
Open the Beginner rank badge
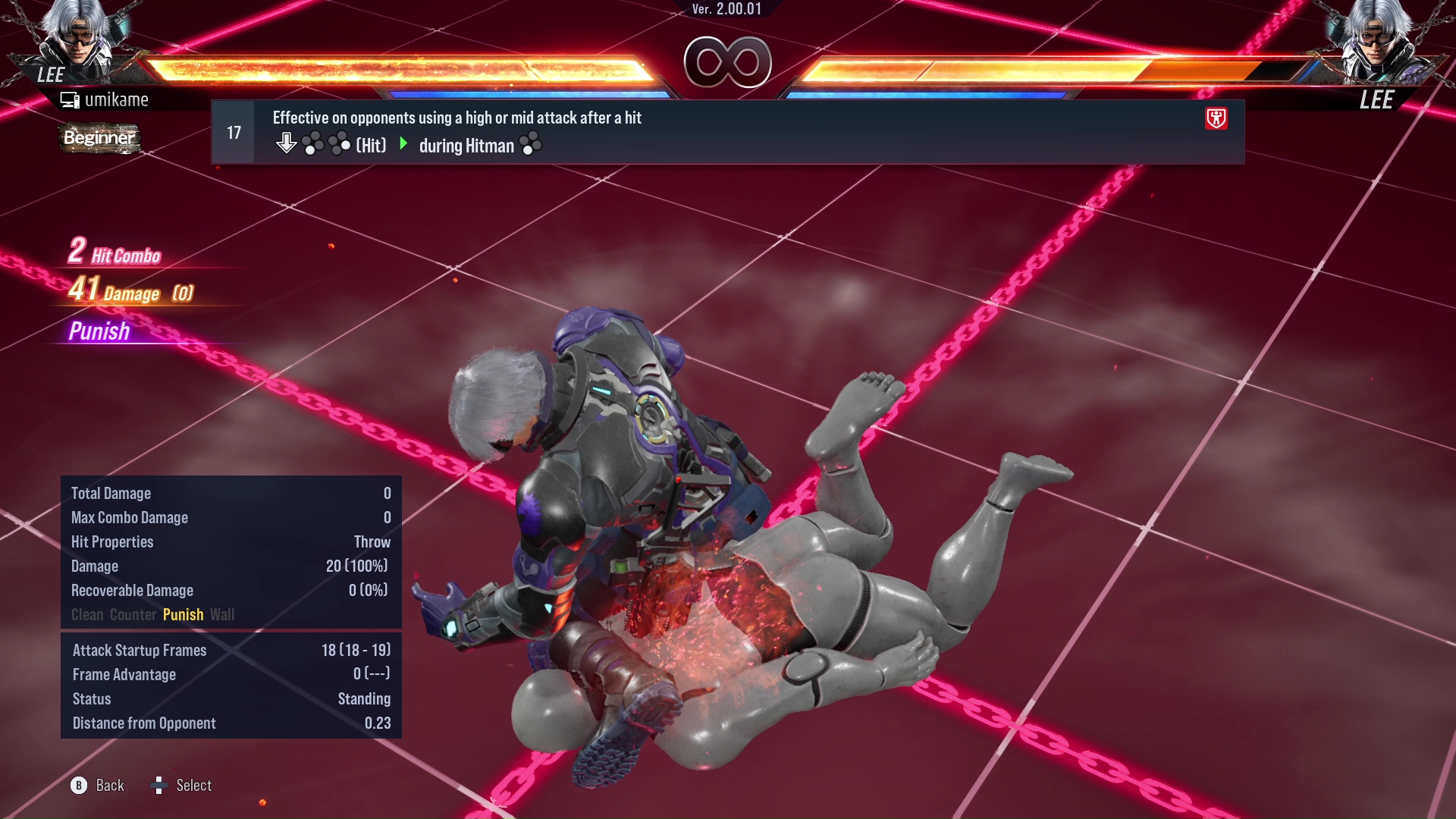tap(99, 139)
